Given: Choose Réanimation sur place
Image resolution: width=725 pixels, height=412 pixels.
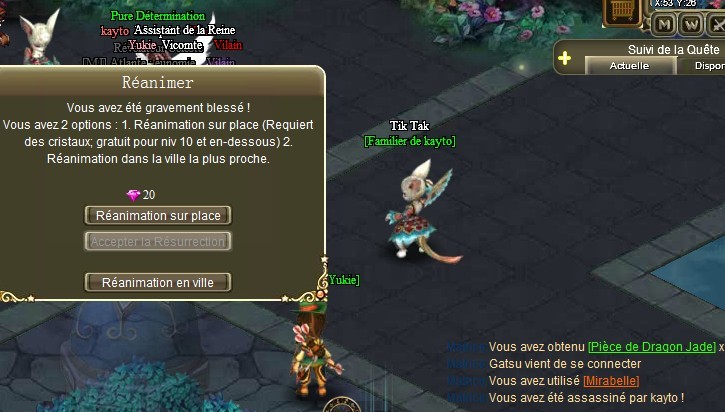Looking at the screenshot, I should [x=158, y=216].
